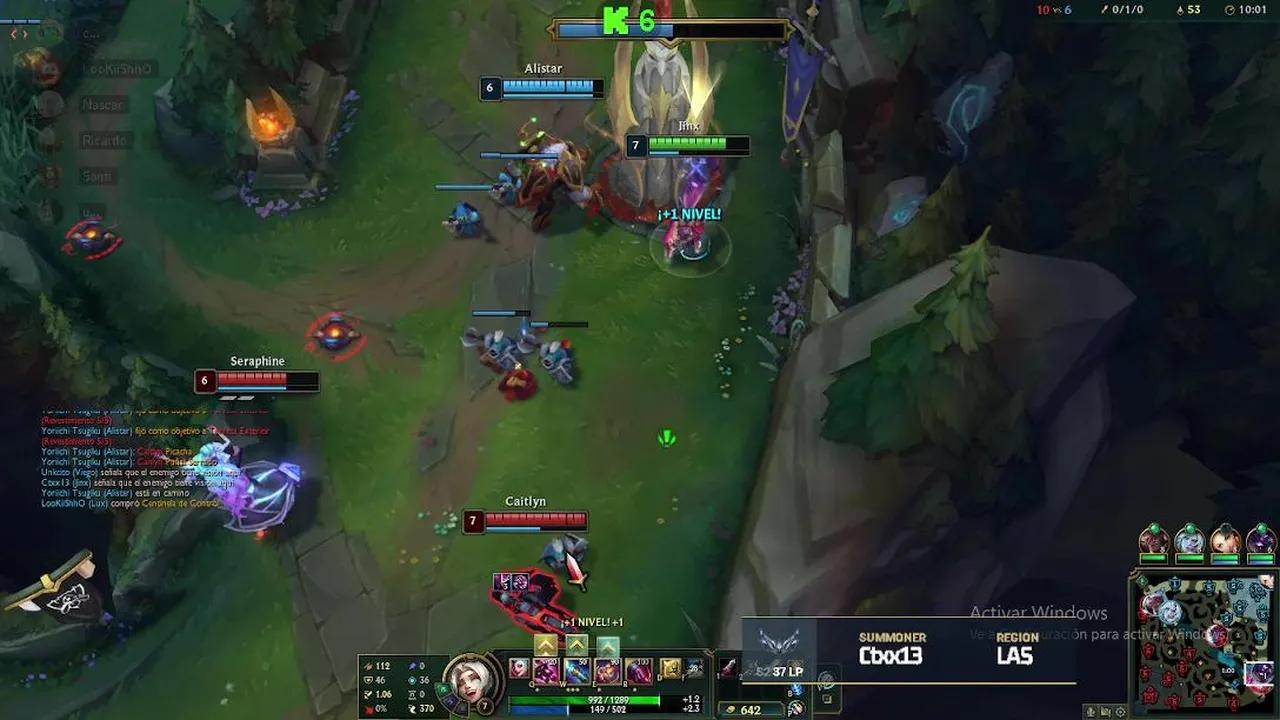Select an ally portrait above the minimap
This screenshot has height=720, width=1280.
click(x=1155, y=539)
